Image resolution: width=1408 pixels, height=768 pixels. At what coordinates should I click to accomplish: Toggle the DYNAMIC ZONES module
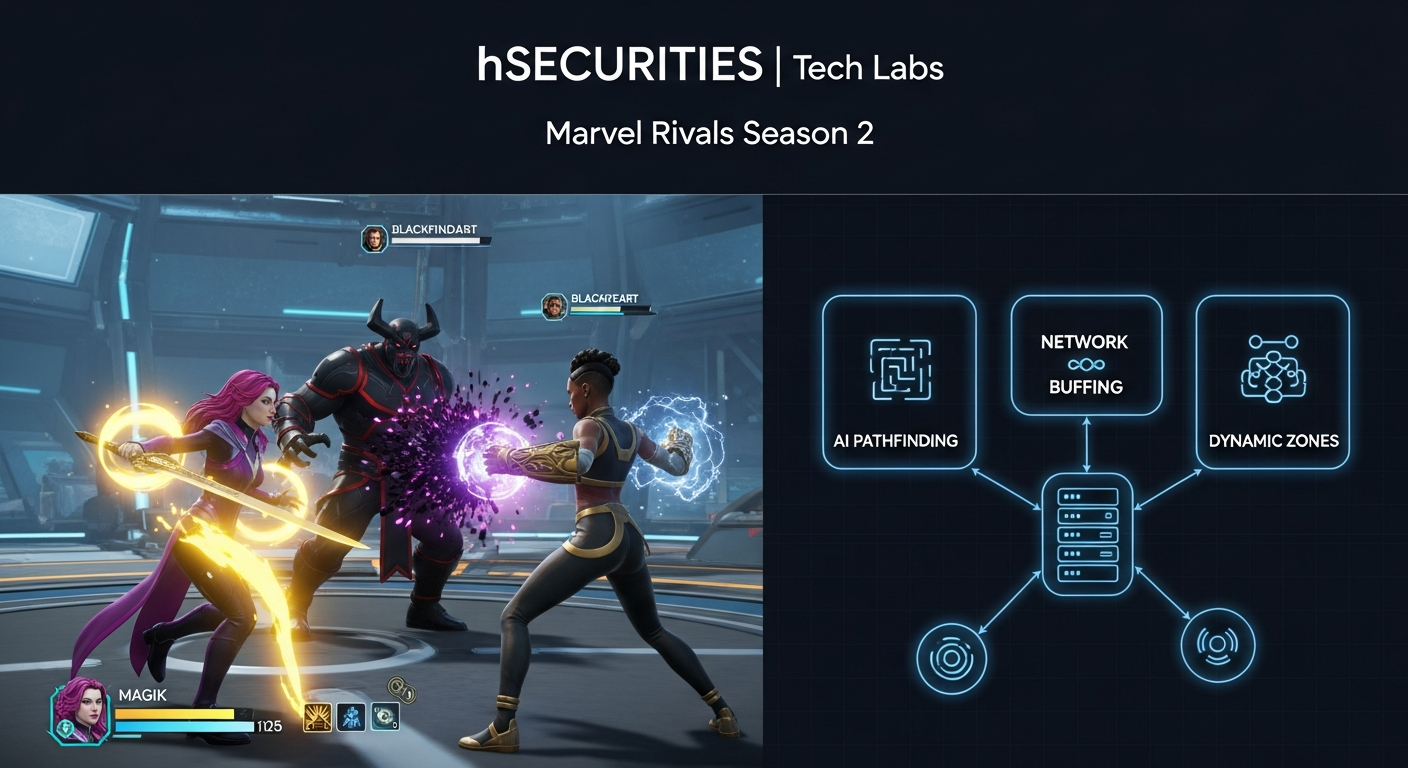pyautogui.click(x=1273, y=382)
